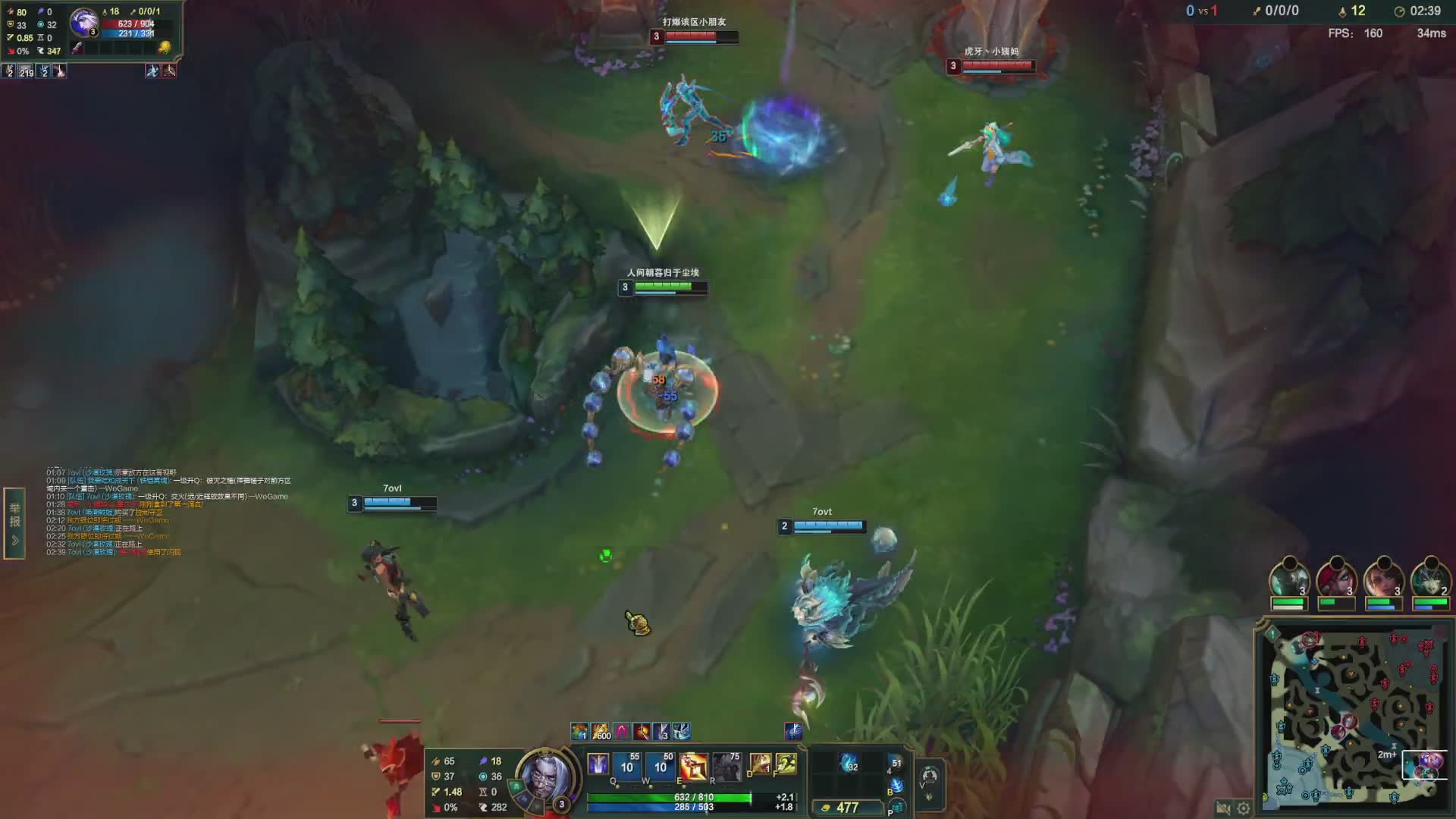Screen dimensions: 1456x819
Task: Use the D summoner spell
Action: click(760, 764)
